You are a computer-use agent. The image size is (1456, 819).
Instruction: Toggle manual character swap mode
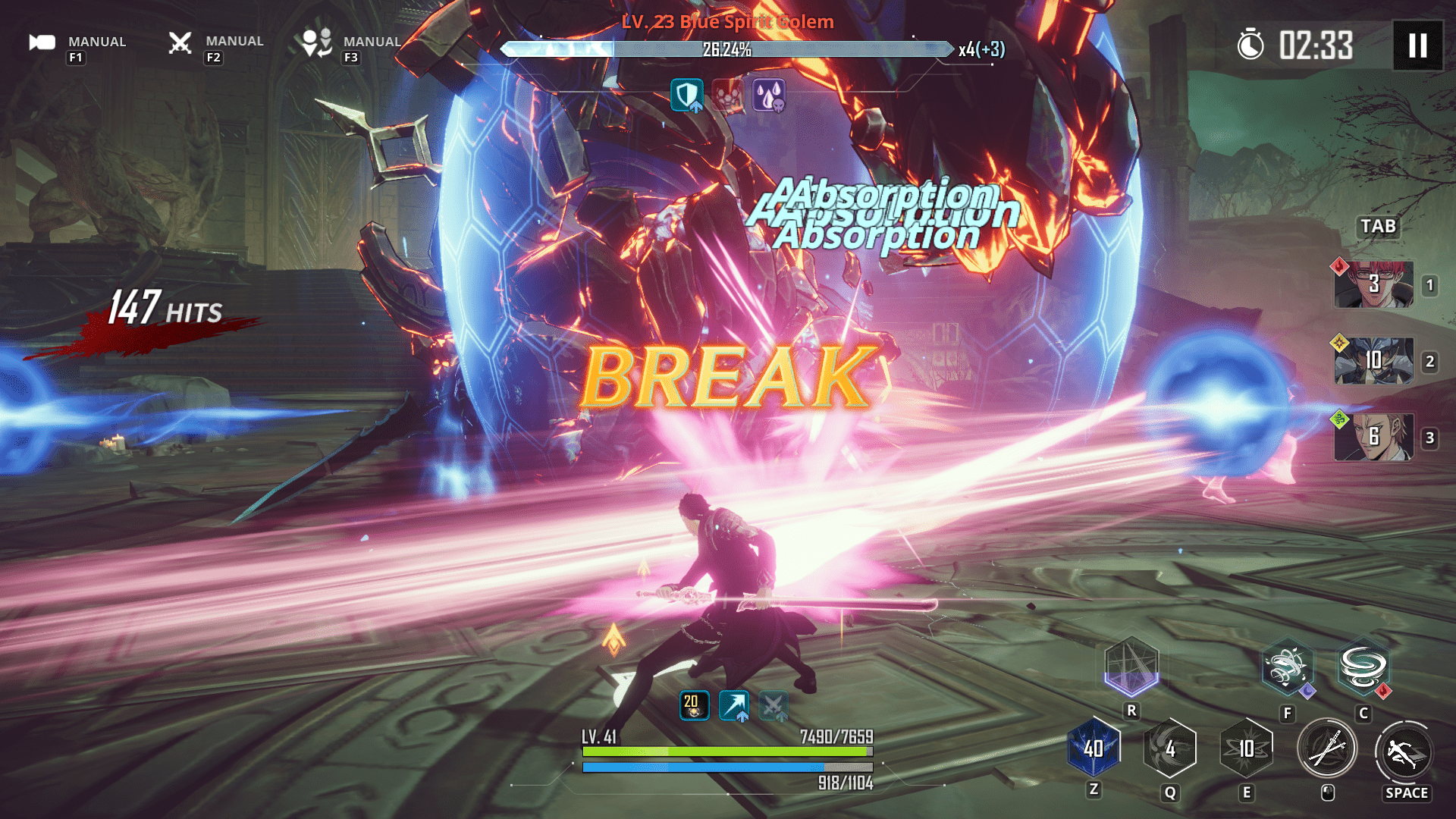[x=317, y=42]
